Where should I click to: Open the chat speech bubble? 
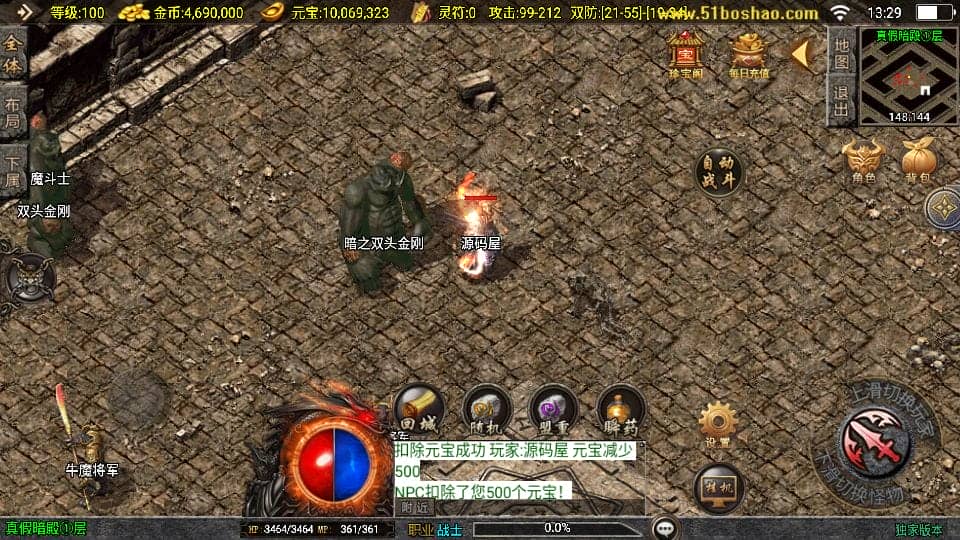(x=666, y=528)
